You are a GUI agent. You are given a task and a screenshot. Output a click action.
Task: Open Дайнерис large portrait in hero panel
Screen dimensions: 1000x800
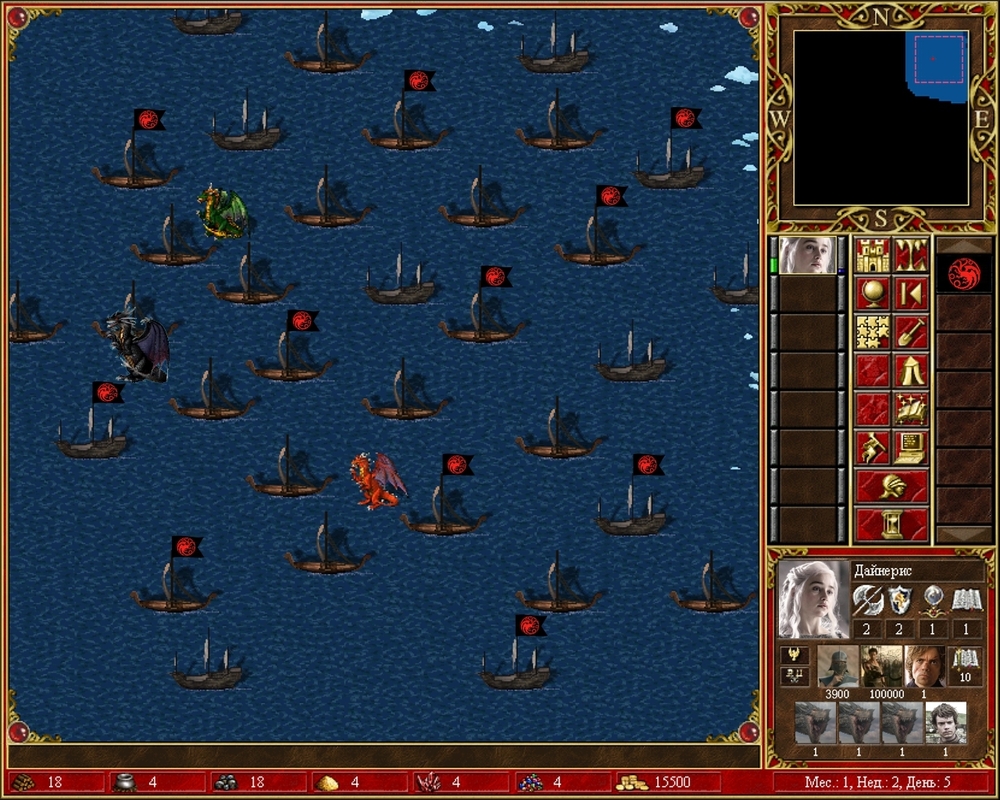[814, 599]
